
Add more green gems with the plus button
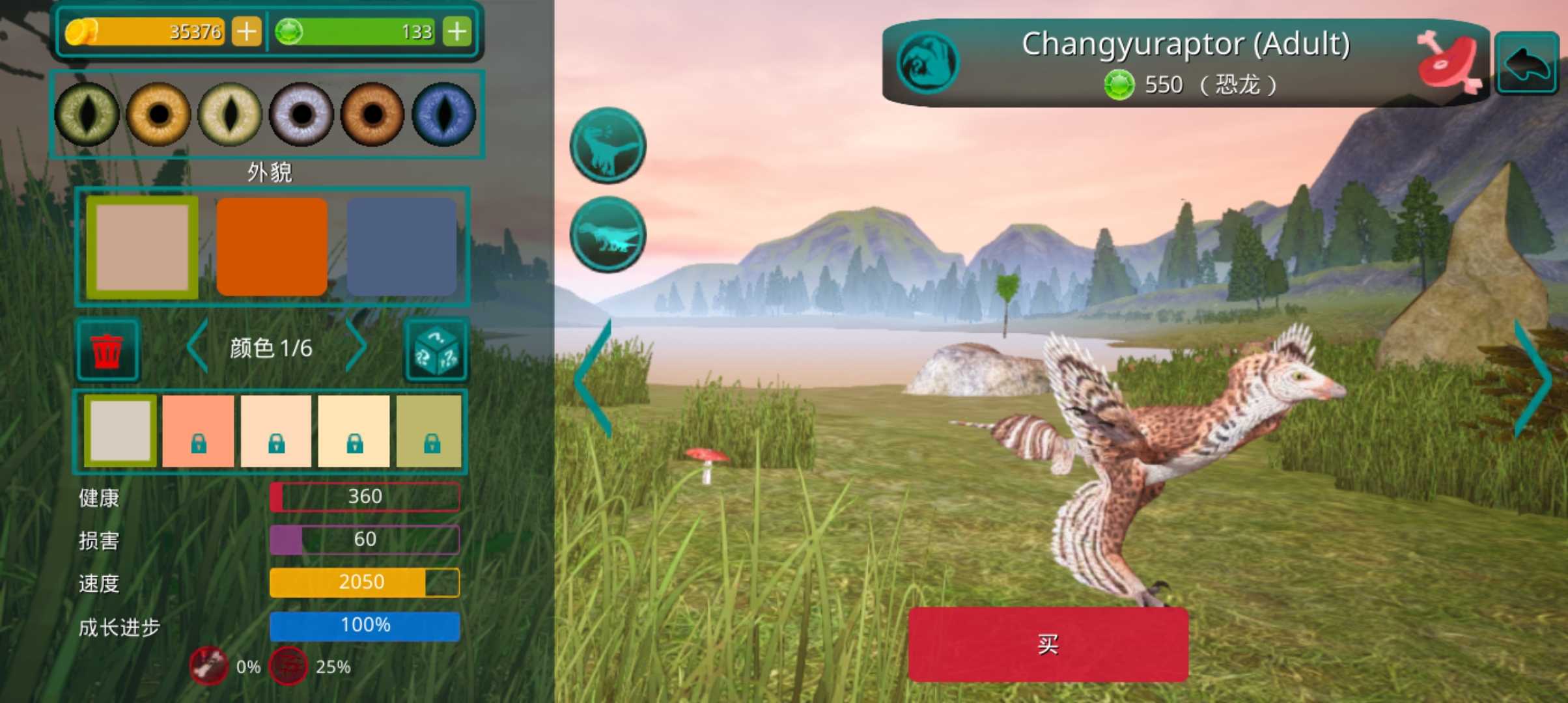pos(457,31)
